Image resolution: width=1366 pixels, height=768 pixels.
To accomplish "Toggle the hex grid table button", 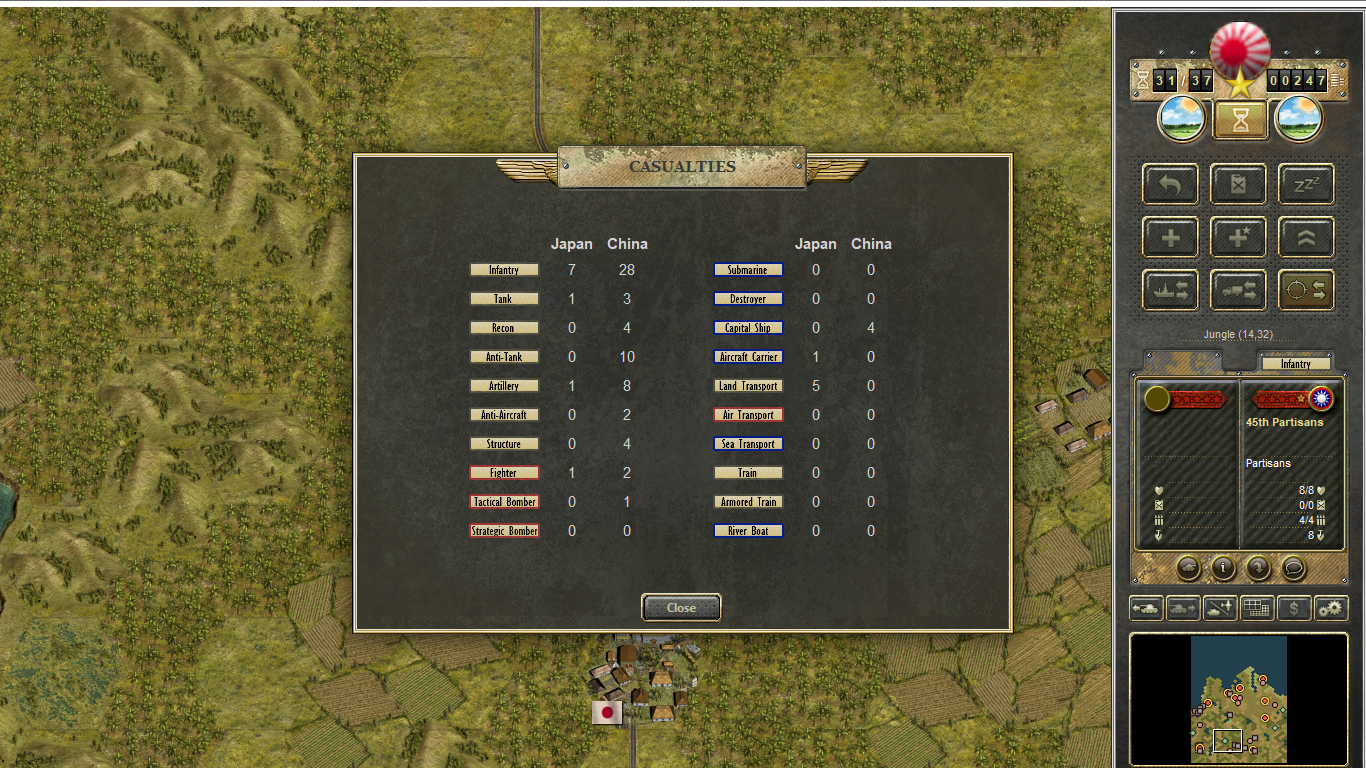I will point(1257,607).
